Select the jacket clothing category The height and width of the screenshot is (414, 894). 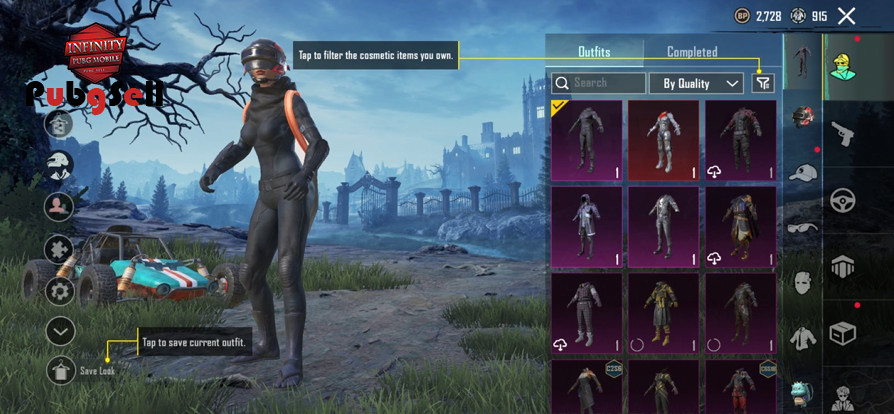coord(802,338)
